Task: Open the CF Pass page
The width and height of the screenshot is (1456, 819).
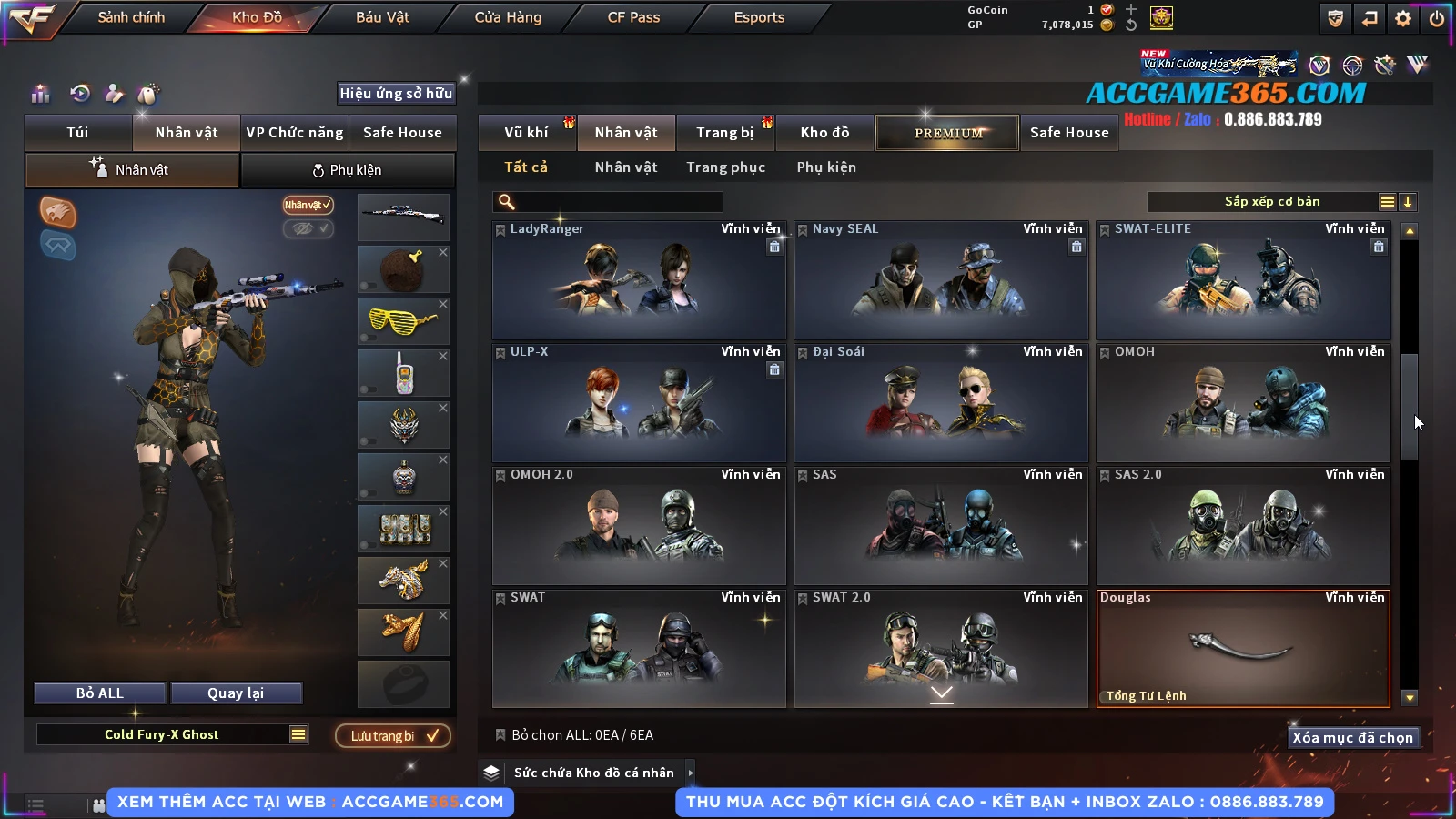Action: pyautogui.click(x=633, y=17)
